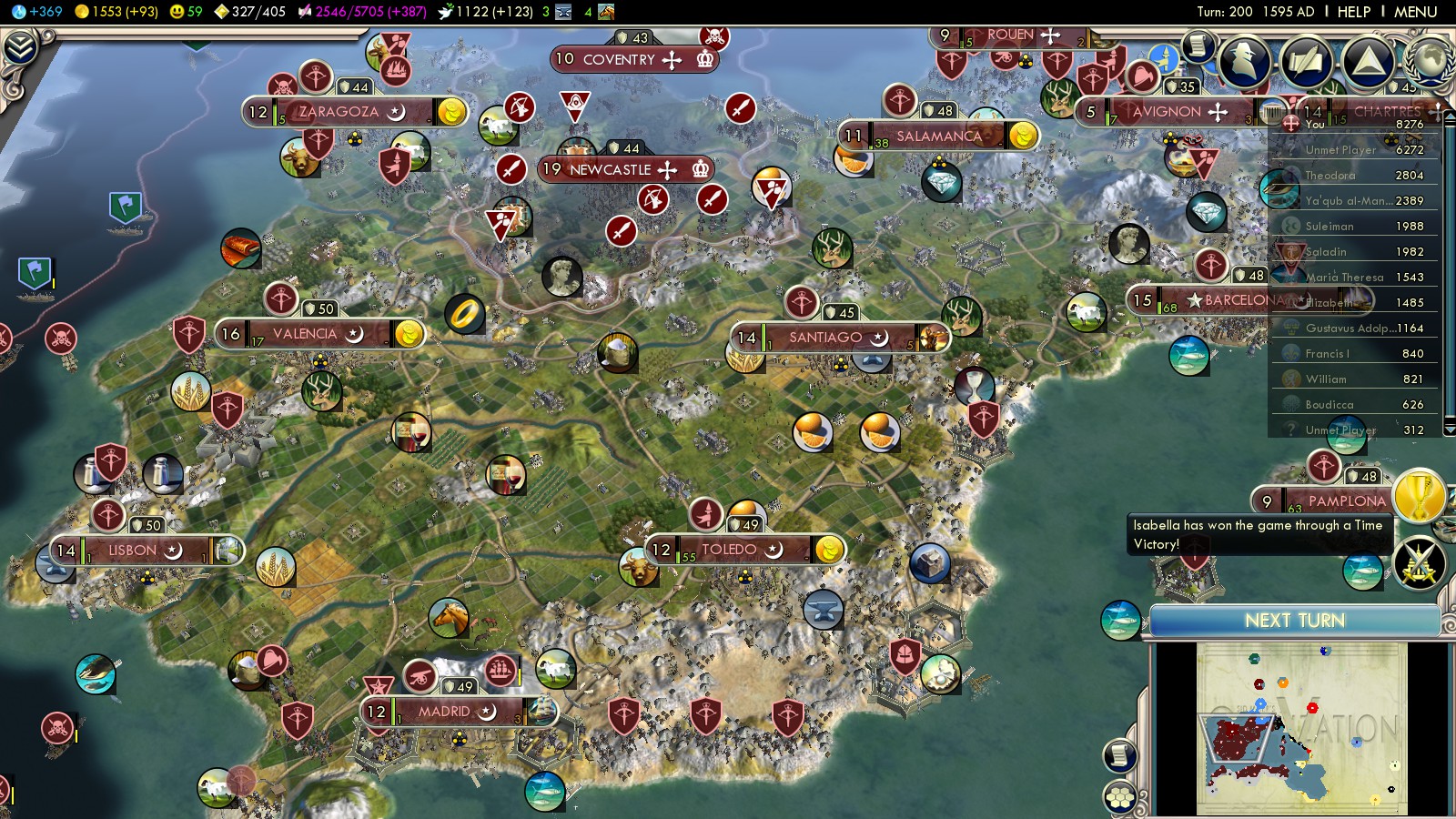Open the gold treasury overview in top bar
Screen dimensions: 1456x819
(x=116, y=12)
